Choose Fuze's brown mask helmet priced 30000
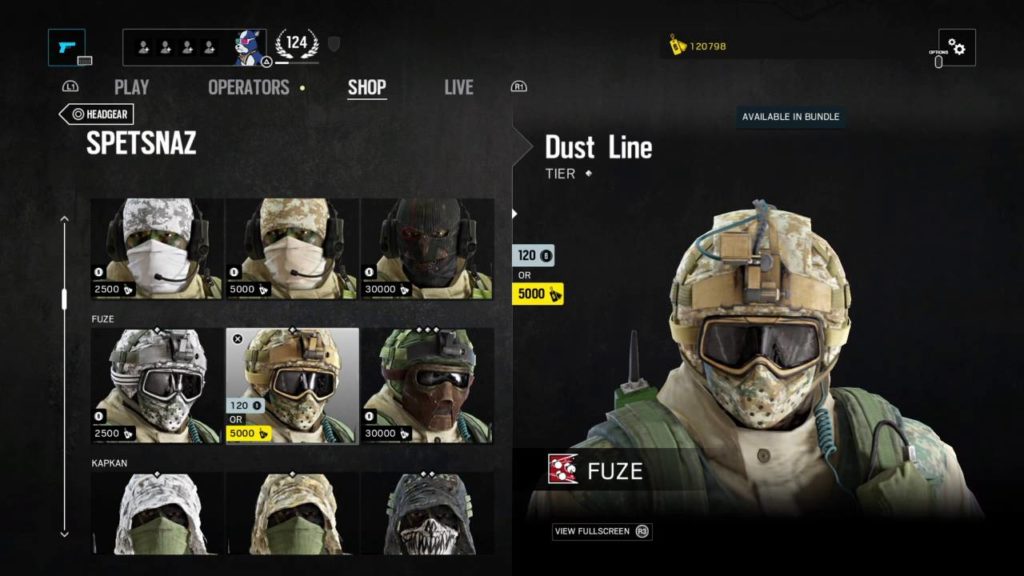This screenshot has width=1024, height=576. [x=427, y=385]
